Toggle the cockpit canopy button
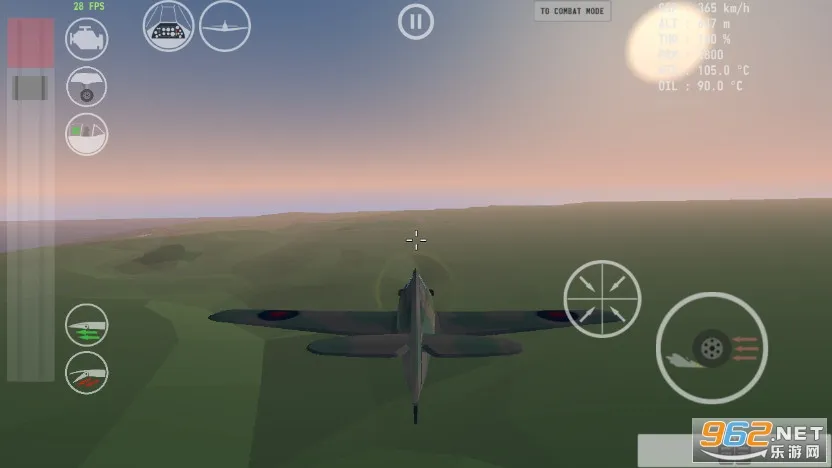This screenshot has height=468, width=832. [87, 134]
